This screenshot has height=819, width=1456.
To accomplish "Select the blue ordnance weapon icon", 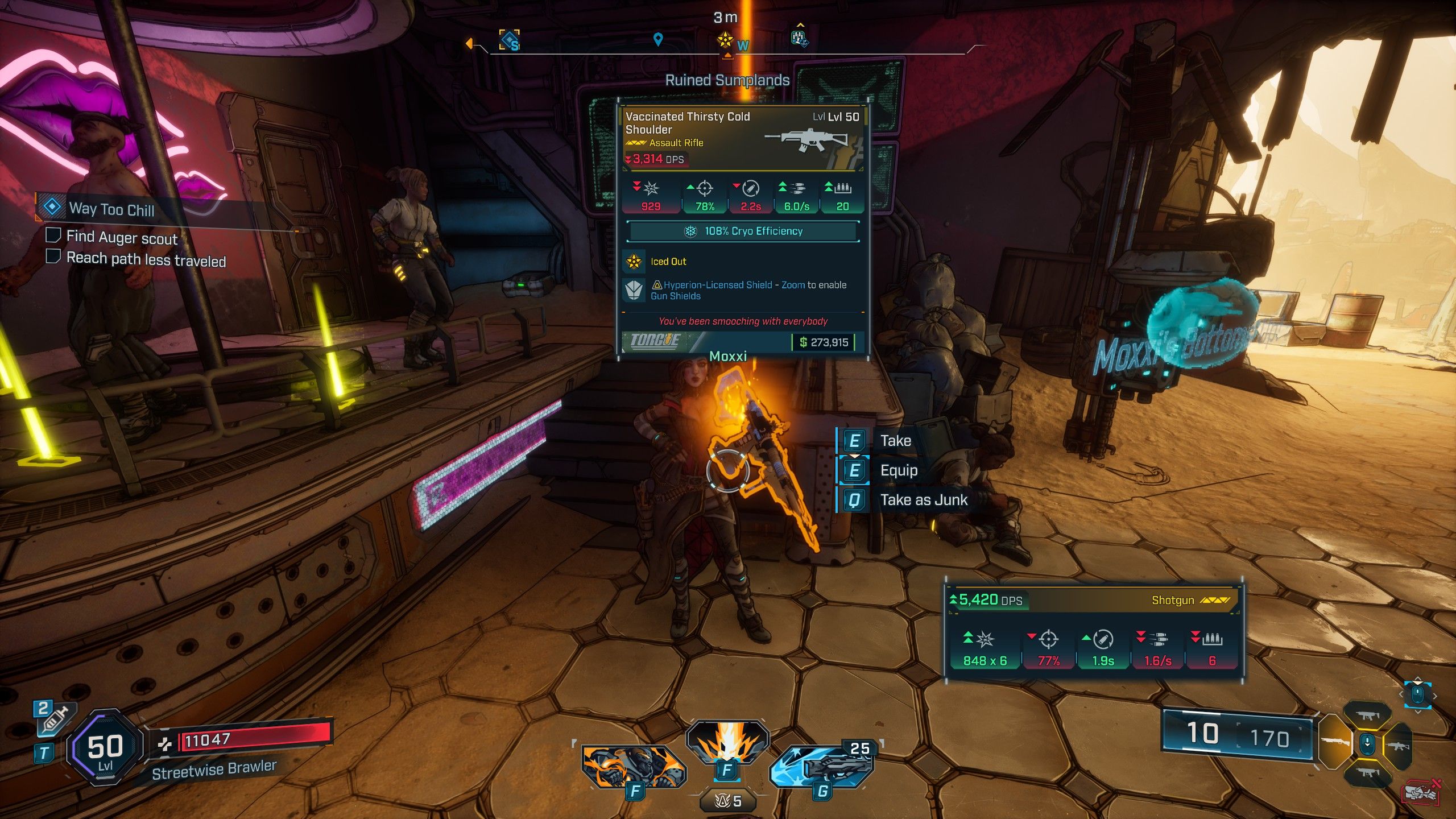I will [822, 766].
